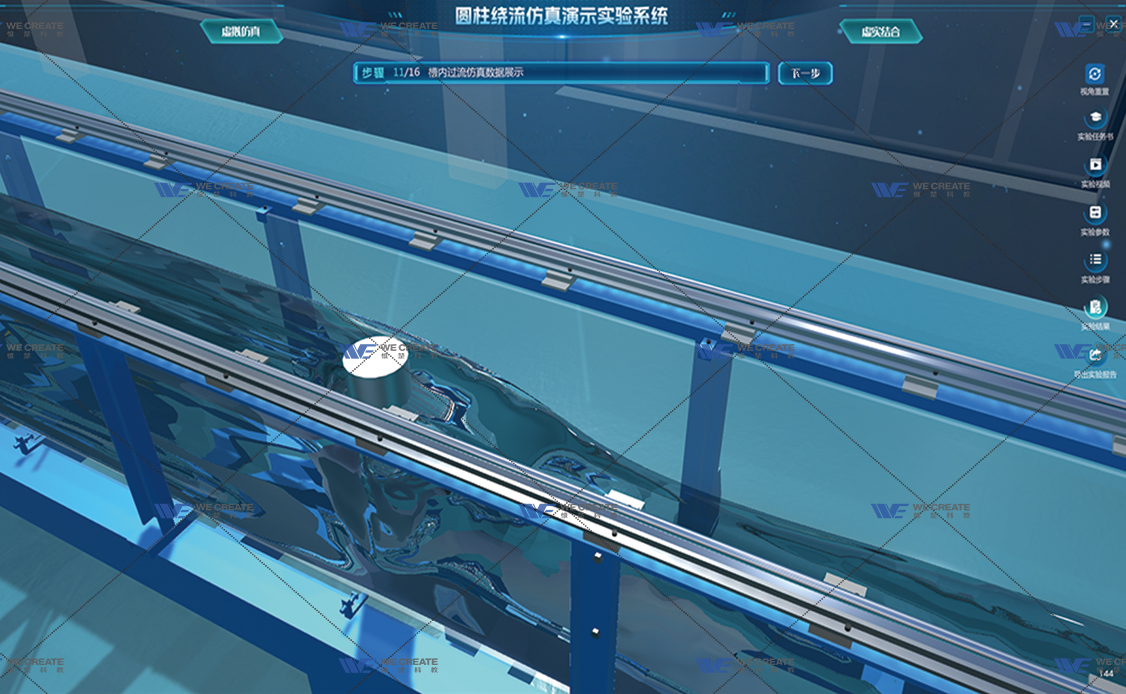Open the 实验参数 parameters panel
1126x694 pixels.
point(1095,214)
